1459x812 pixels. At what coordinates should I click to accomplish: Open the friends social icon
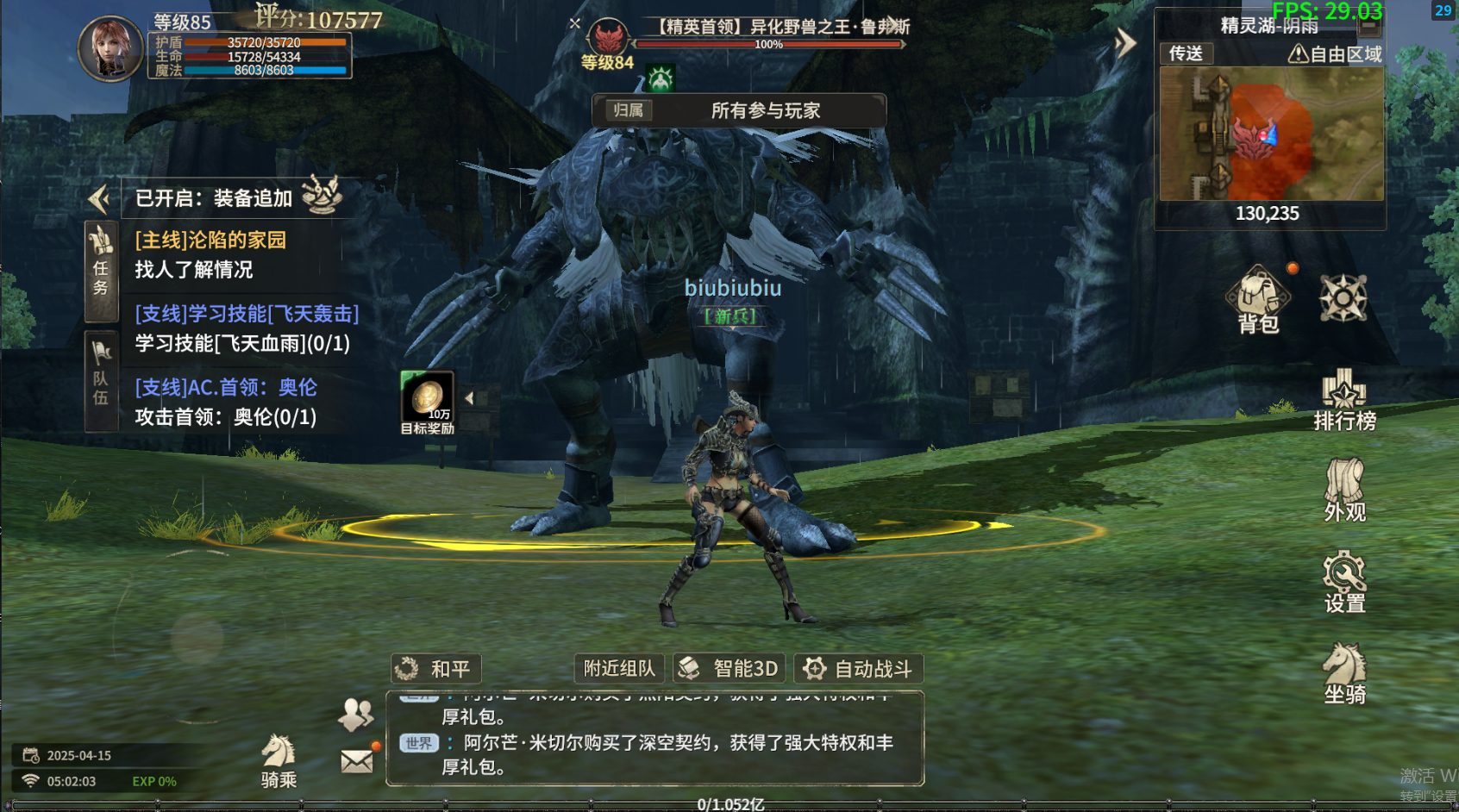(x=355, y=713)
